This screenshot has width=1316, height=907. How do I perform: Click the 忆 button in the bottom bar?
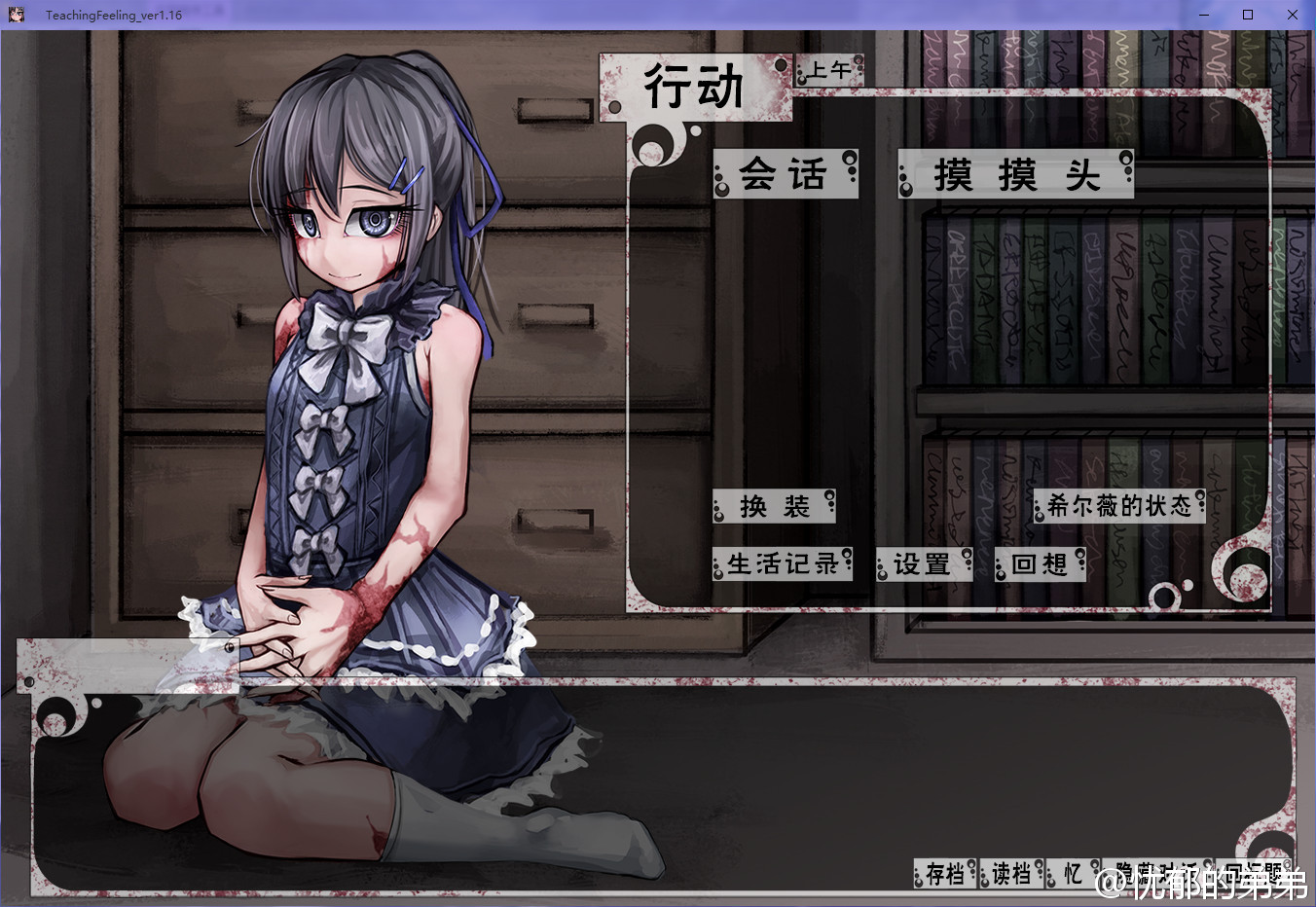pyautogui.click(x=1073, y=874)
